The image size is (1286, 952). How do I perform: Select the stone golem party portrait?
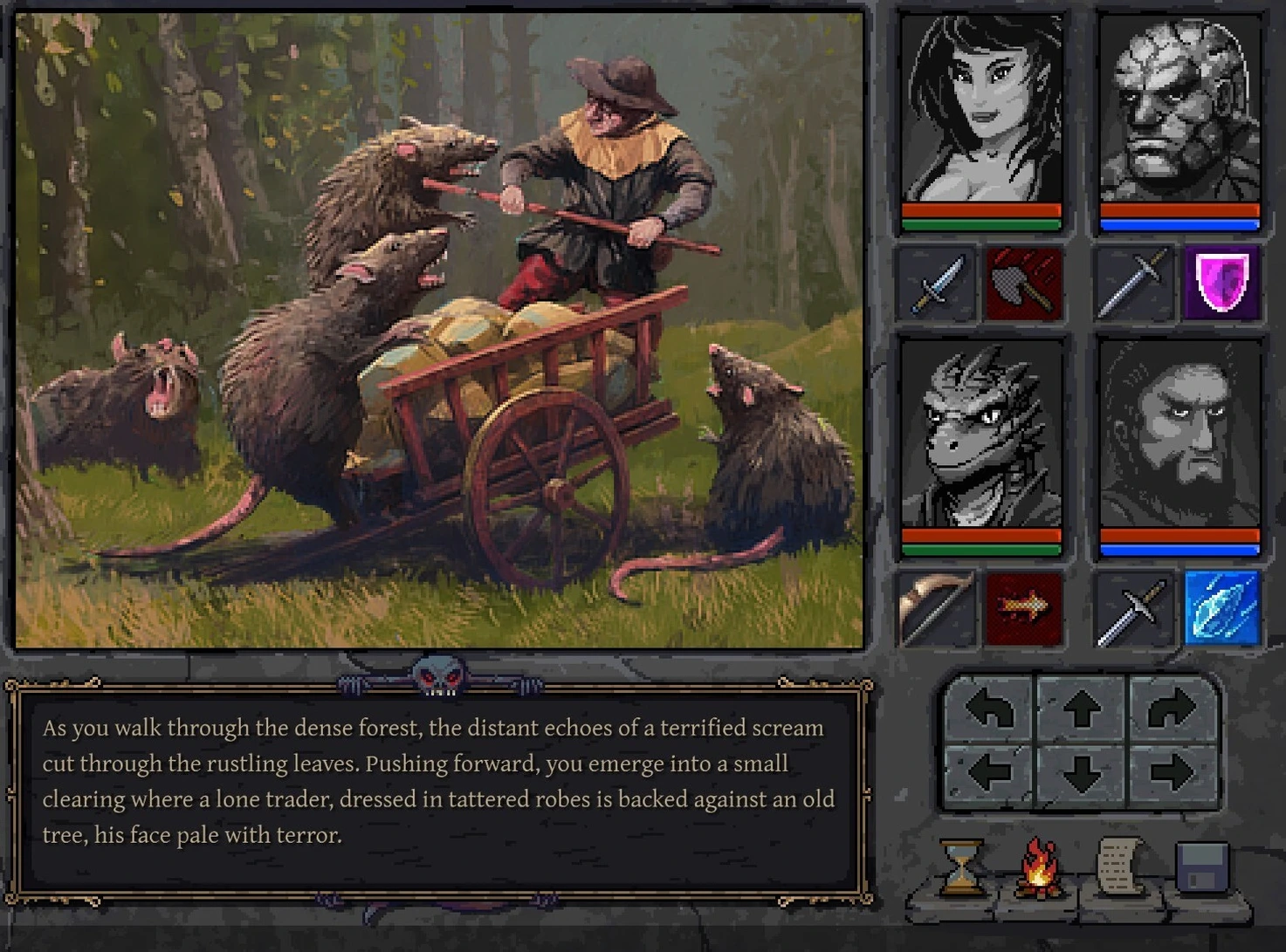[1179, 109]
